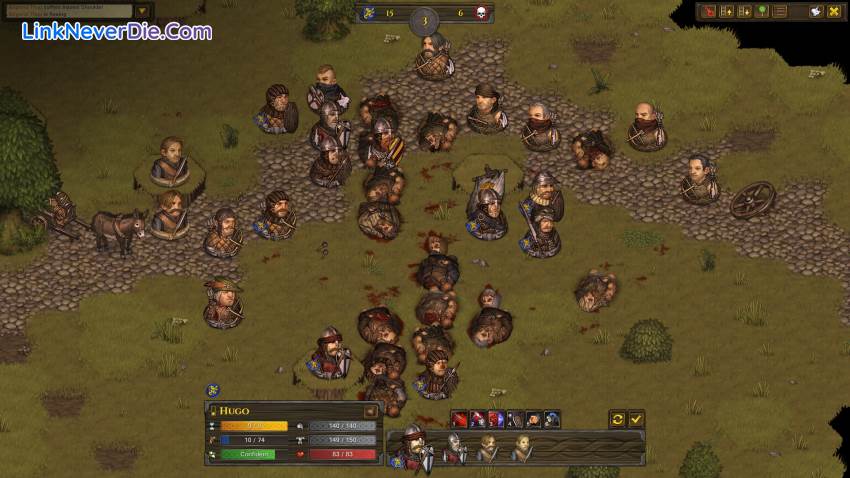Toggle the green tree visibility button
Screen dimensions: 850x478
point(762,11)
